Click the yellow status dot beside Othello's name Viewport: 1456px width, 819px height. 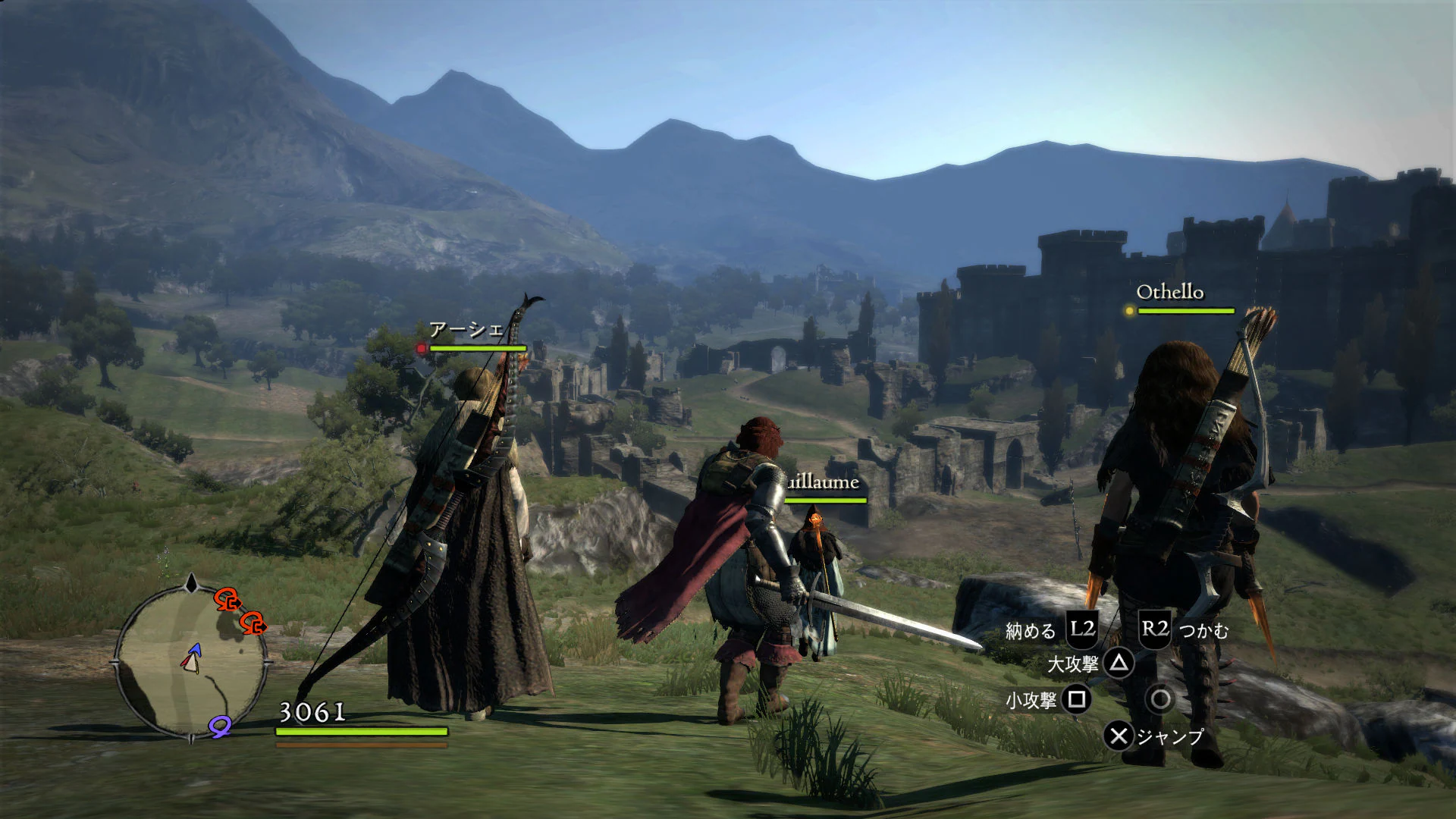(1129, 311)
